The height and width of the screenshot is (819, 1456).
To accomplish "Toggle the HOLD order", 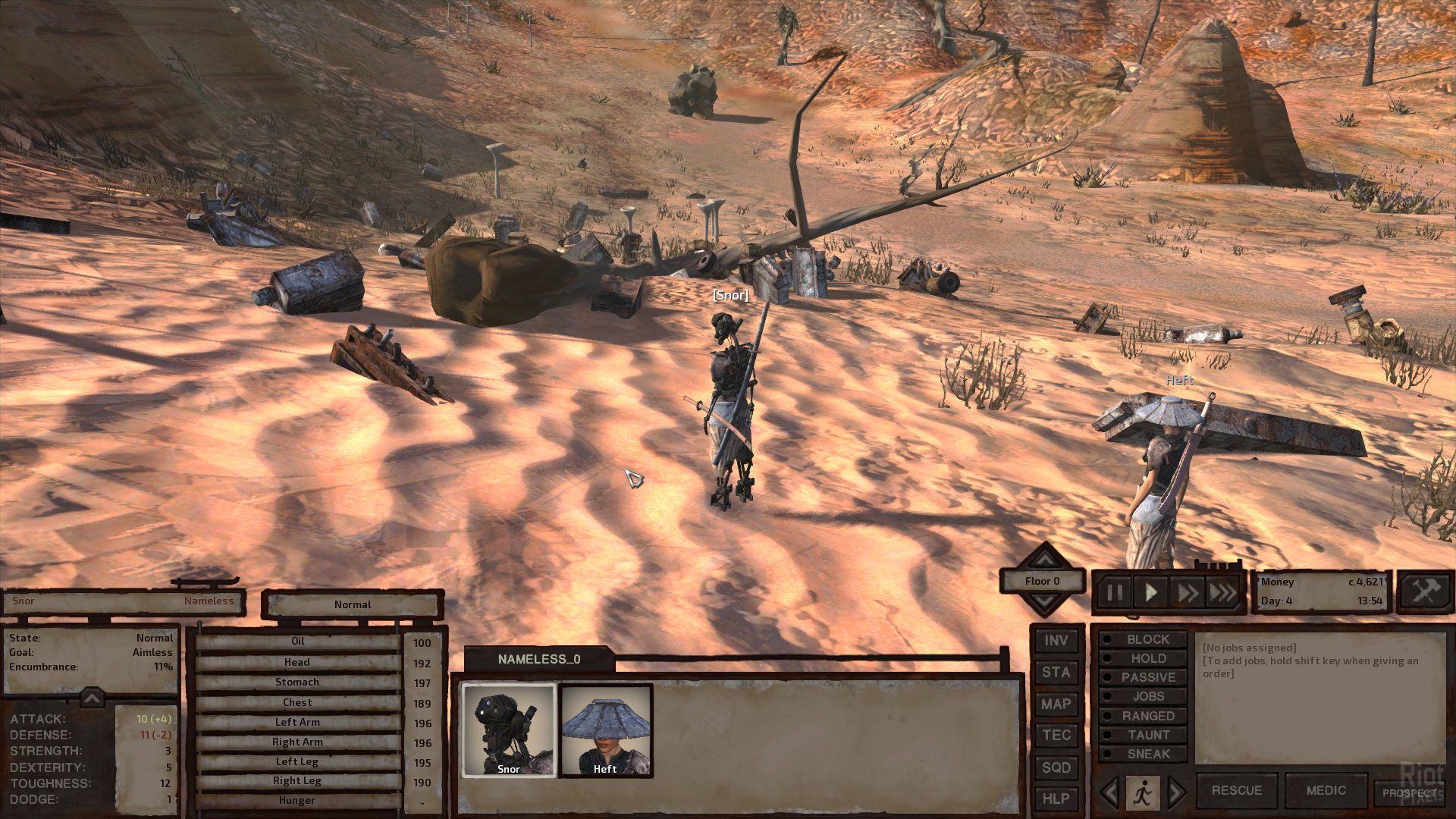I will pyautogui.click(x=1143, y=659).
